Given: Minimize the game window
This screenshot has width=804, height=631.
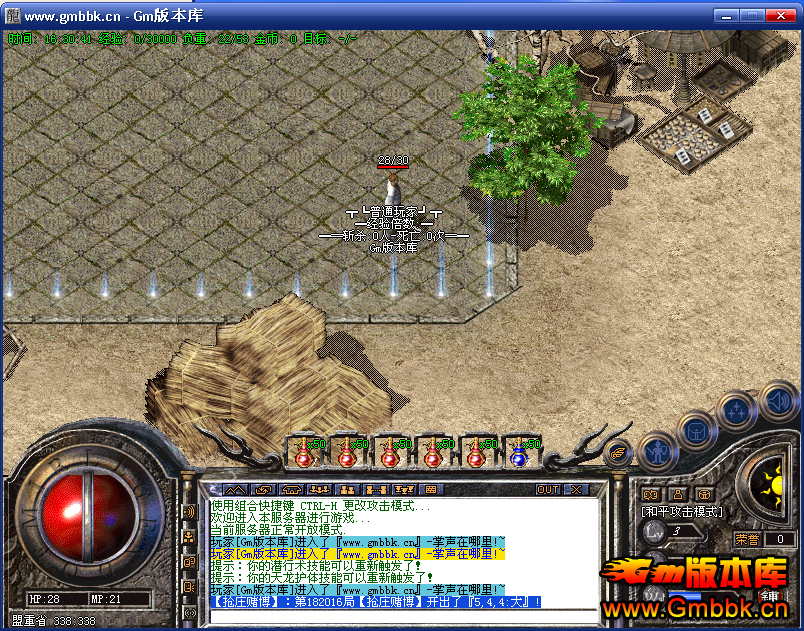Looking at the screenshot, I should tap(726, 16).
